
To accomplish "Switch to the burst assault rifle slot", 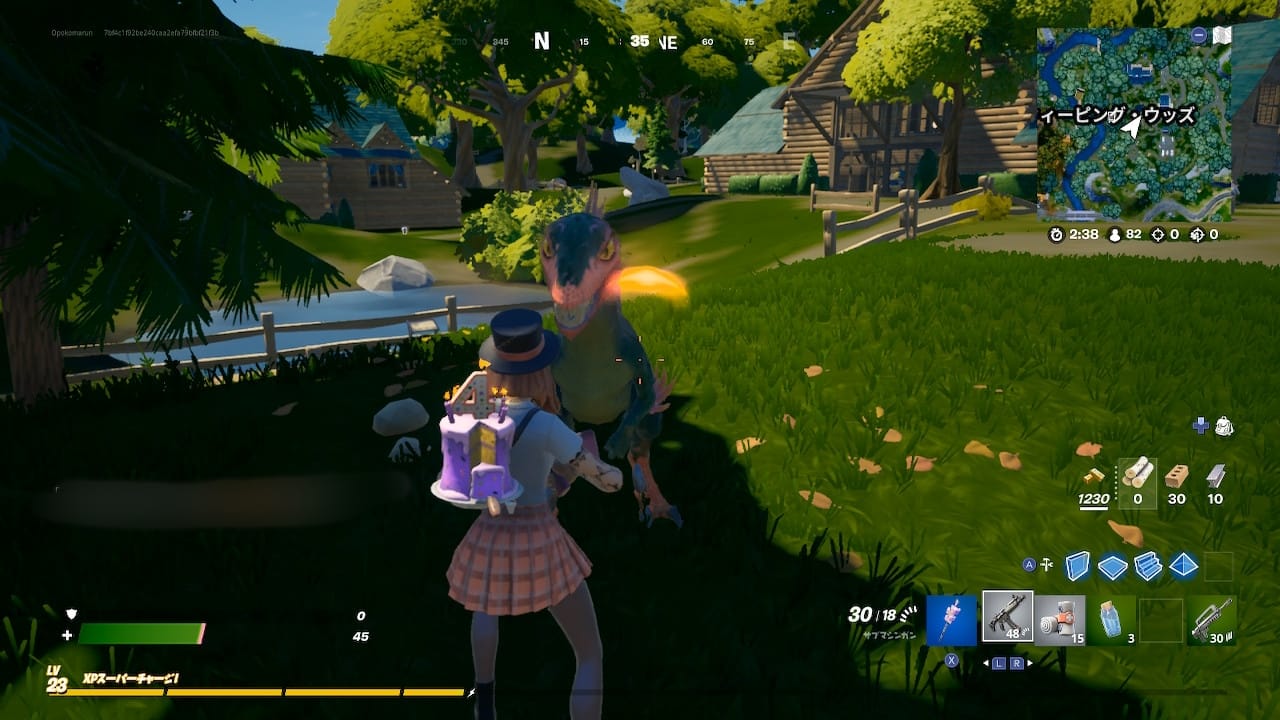I will coord(1213,620).
